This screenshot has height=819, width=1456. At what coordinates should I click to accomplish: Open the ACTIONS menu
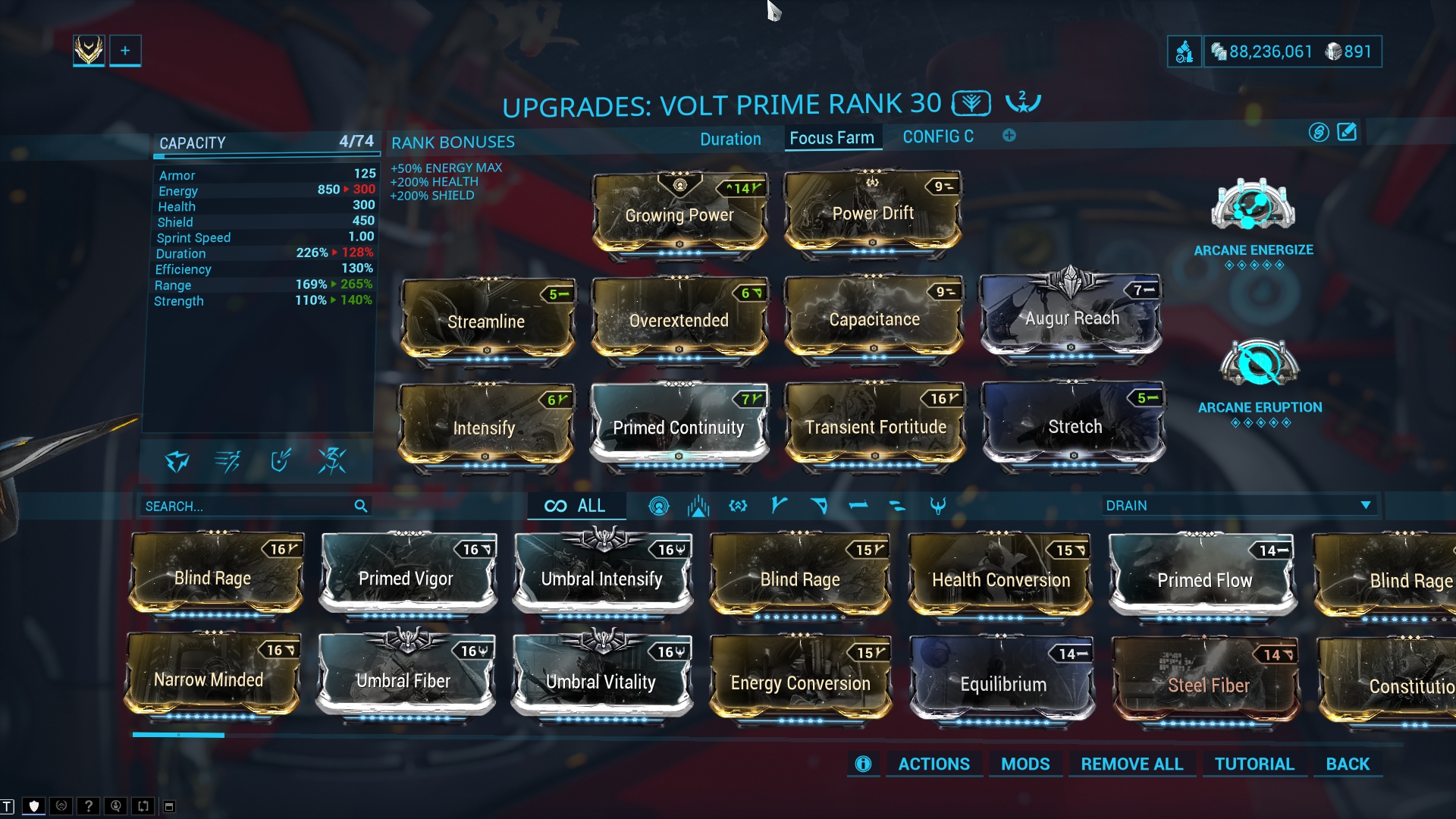tap(934, 764)
